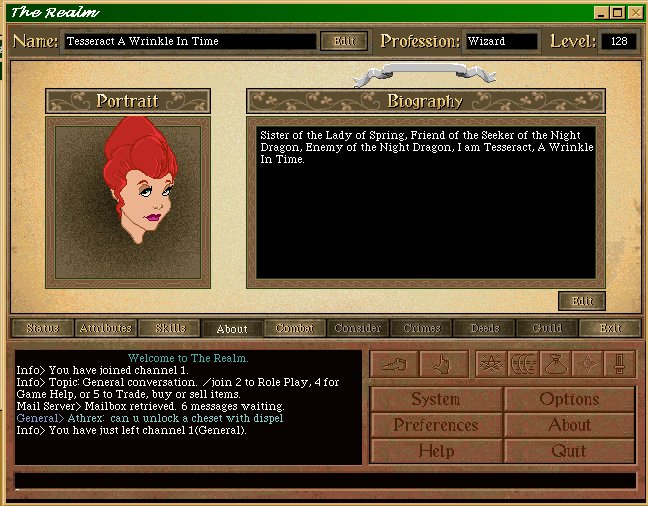Select the Combat tab

[x=294, y=328]
